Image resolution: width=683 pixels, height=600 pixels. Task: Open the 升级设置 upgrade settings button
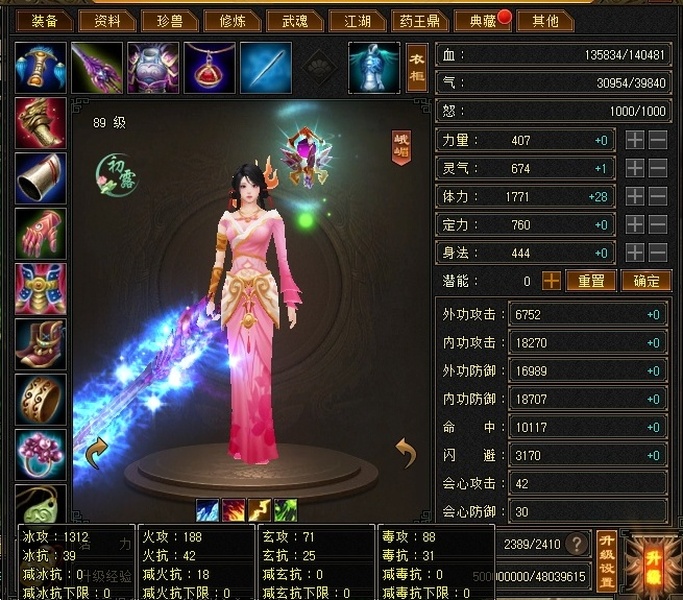(605, 561)
